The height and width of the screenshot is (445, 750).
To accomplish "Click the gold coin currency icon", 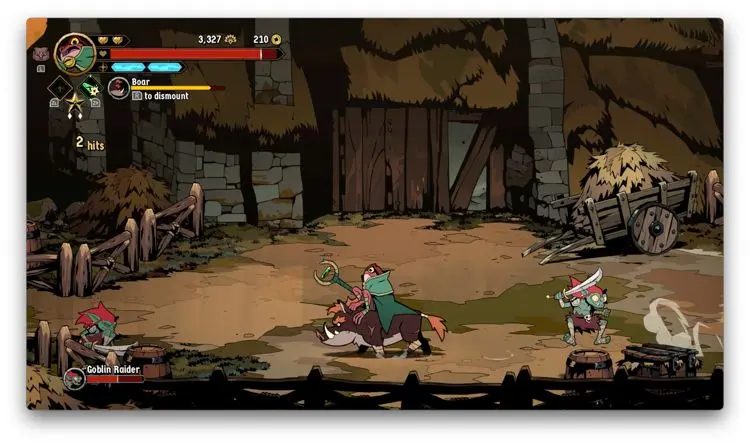I will pyautogui.click(x=276, y=40).
